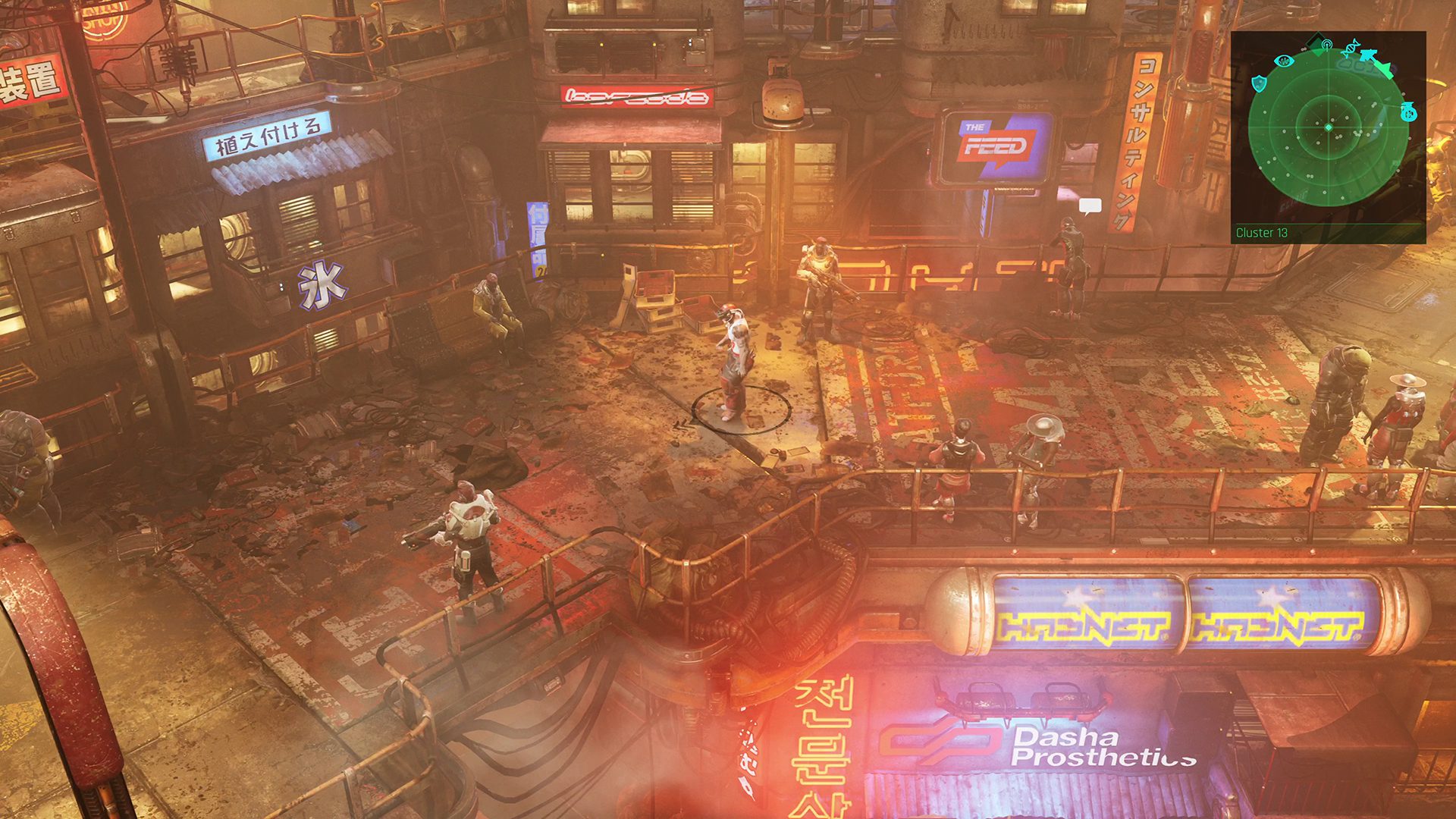Click the antenna signal marker on minimap

point(1326,45)
